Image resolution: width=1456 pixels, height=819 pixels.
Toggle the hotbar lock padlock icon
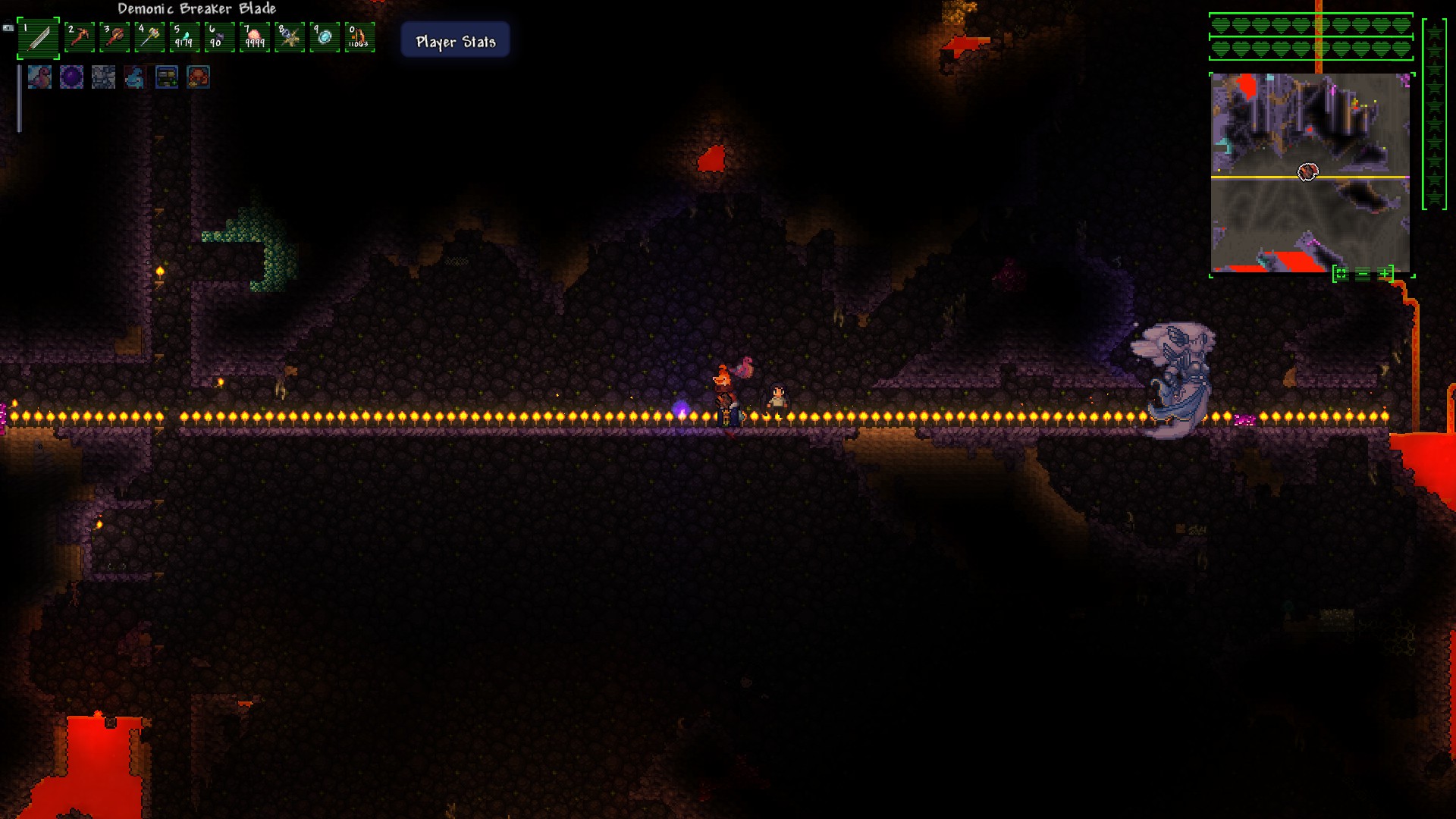pyautogui.click(x=8, y=27)
